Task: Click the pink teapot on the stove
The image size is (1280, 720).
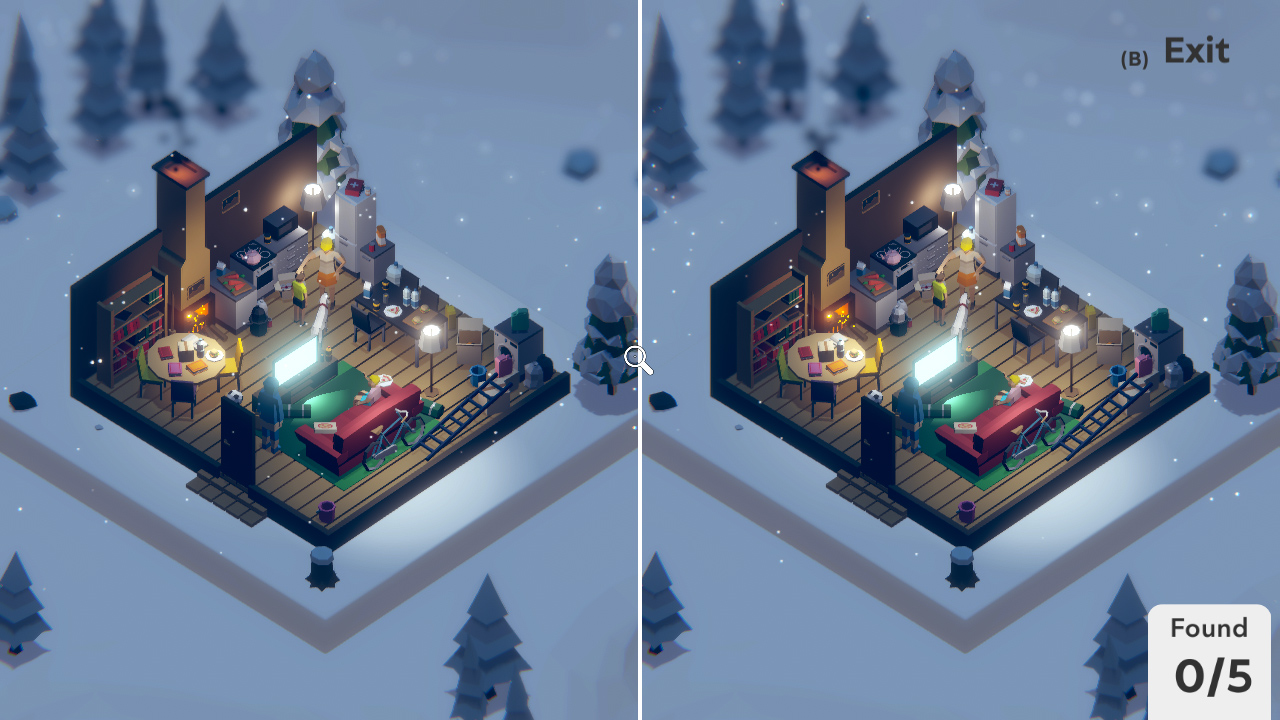Action: click(253, 257)
